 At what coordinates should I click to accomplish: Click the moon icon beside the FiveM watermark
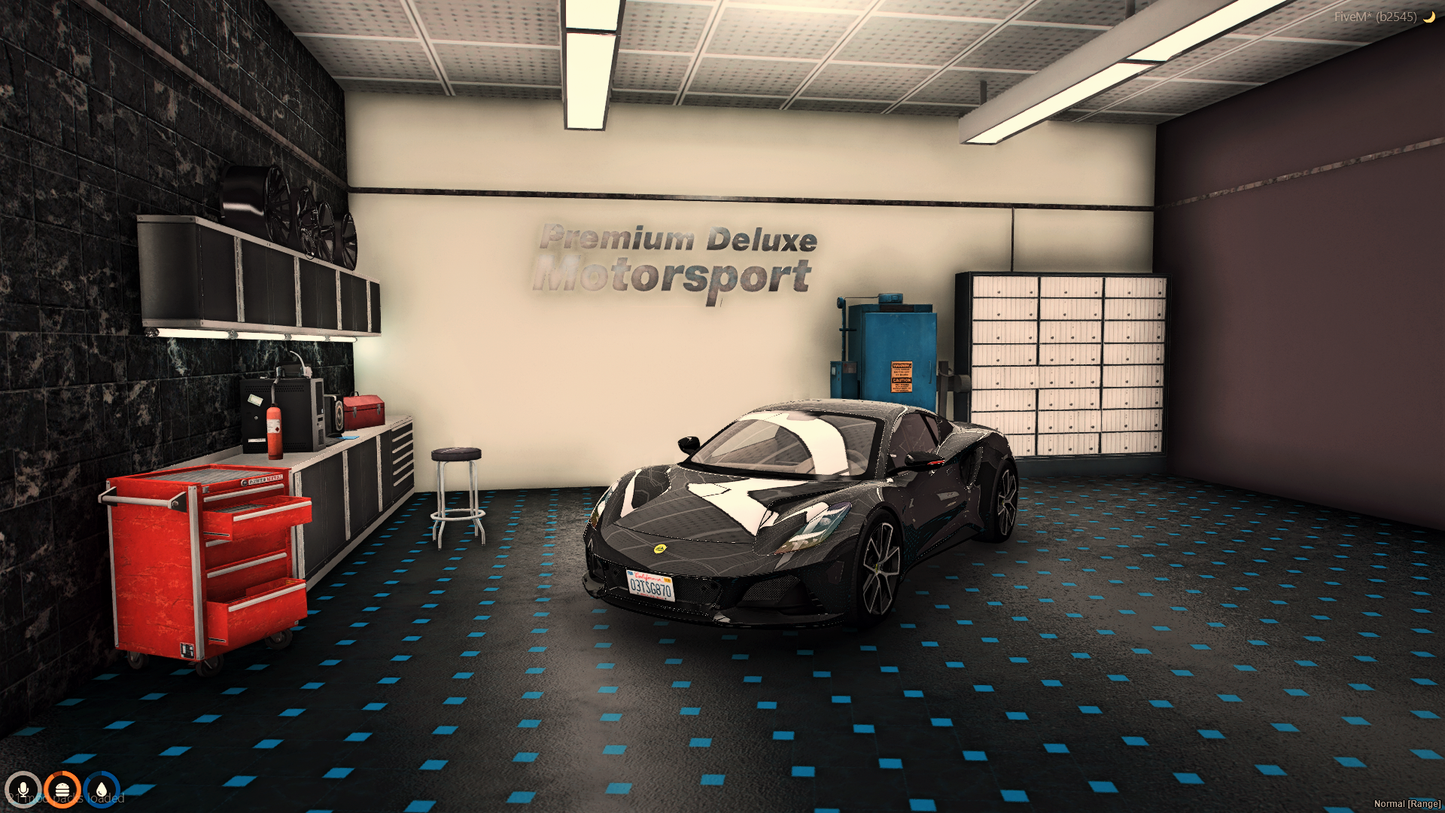1430,16
